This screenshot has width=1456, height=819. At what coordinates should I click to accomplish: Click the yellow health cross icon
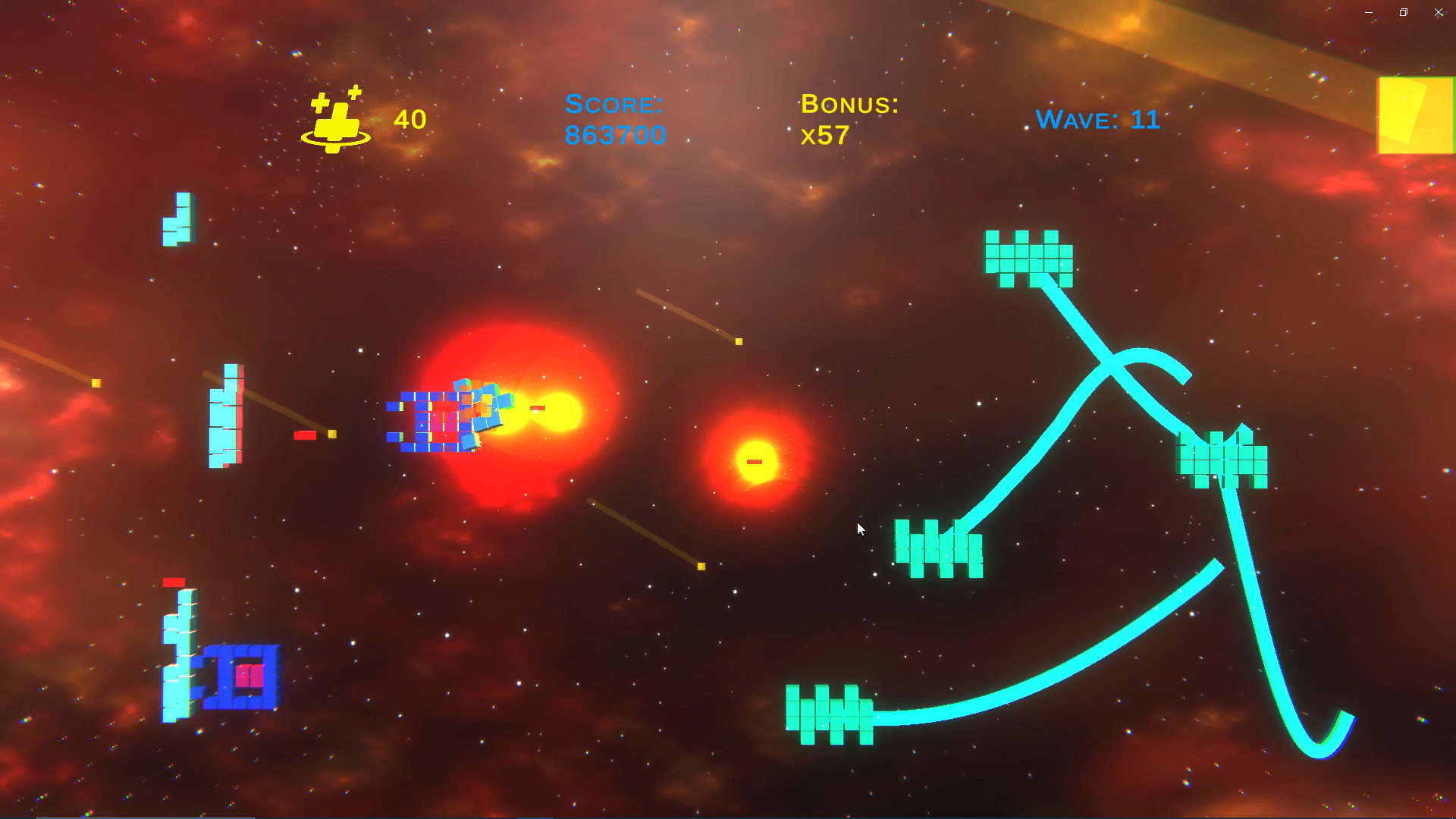click(x=336, y=121)
